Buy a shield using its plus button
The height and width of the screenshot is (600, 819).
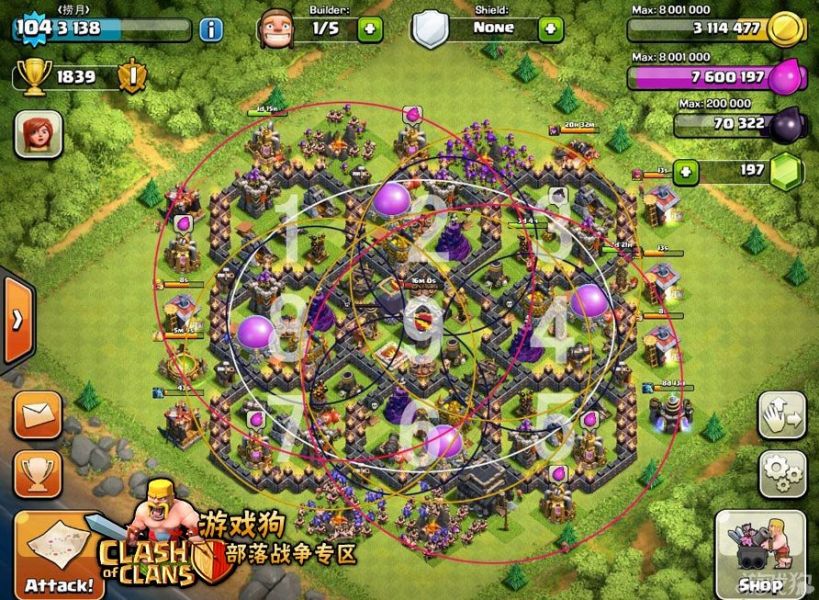[x=550, y=28]
